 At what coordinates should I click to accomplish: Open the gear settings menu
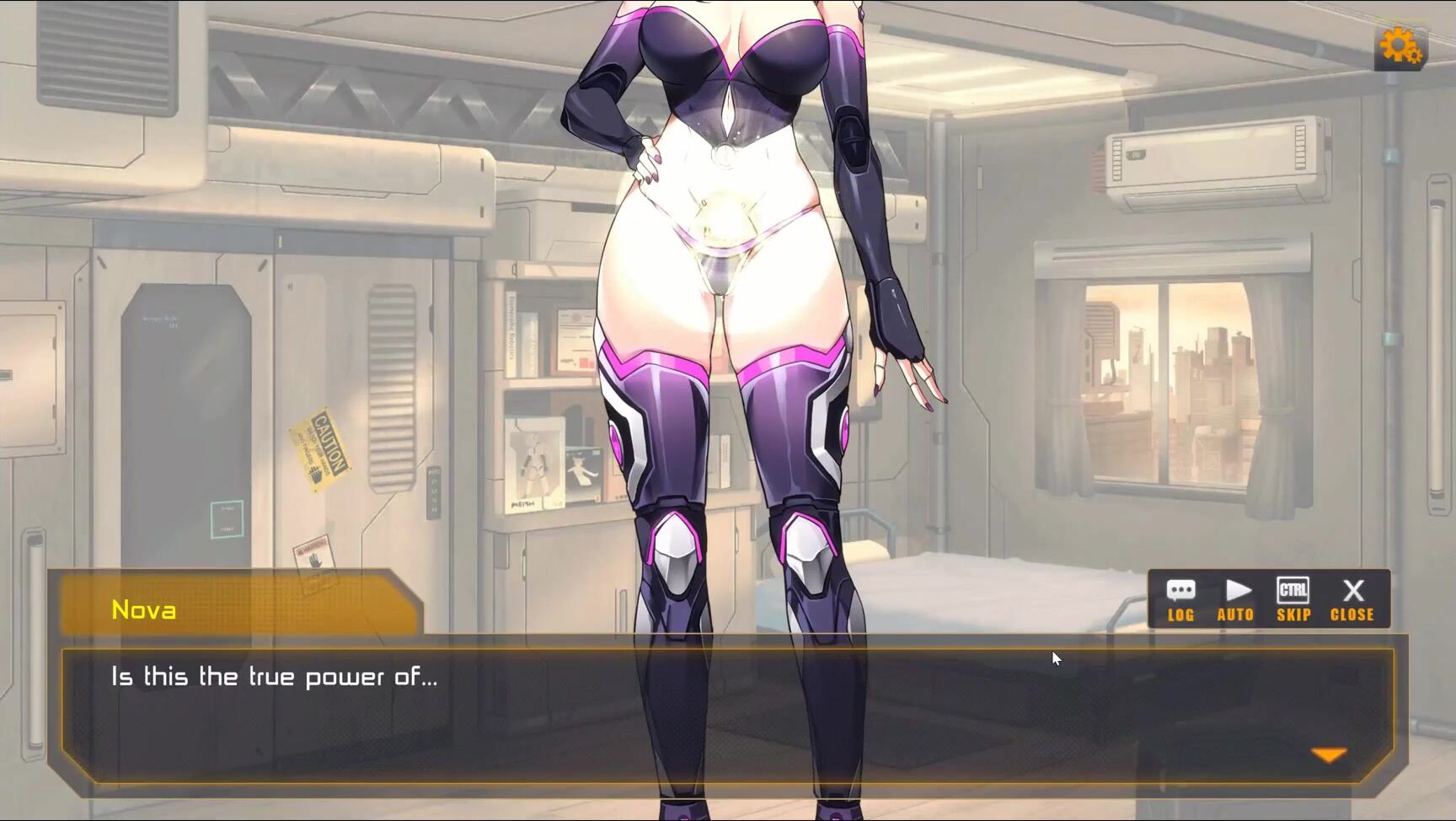point(1400,46)
